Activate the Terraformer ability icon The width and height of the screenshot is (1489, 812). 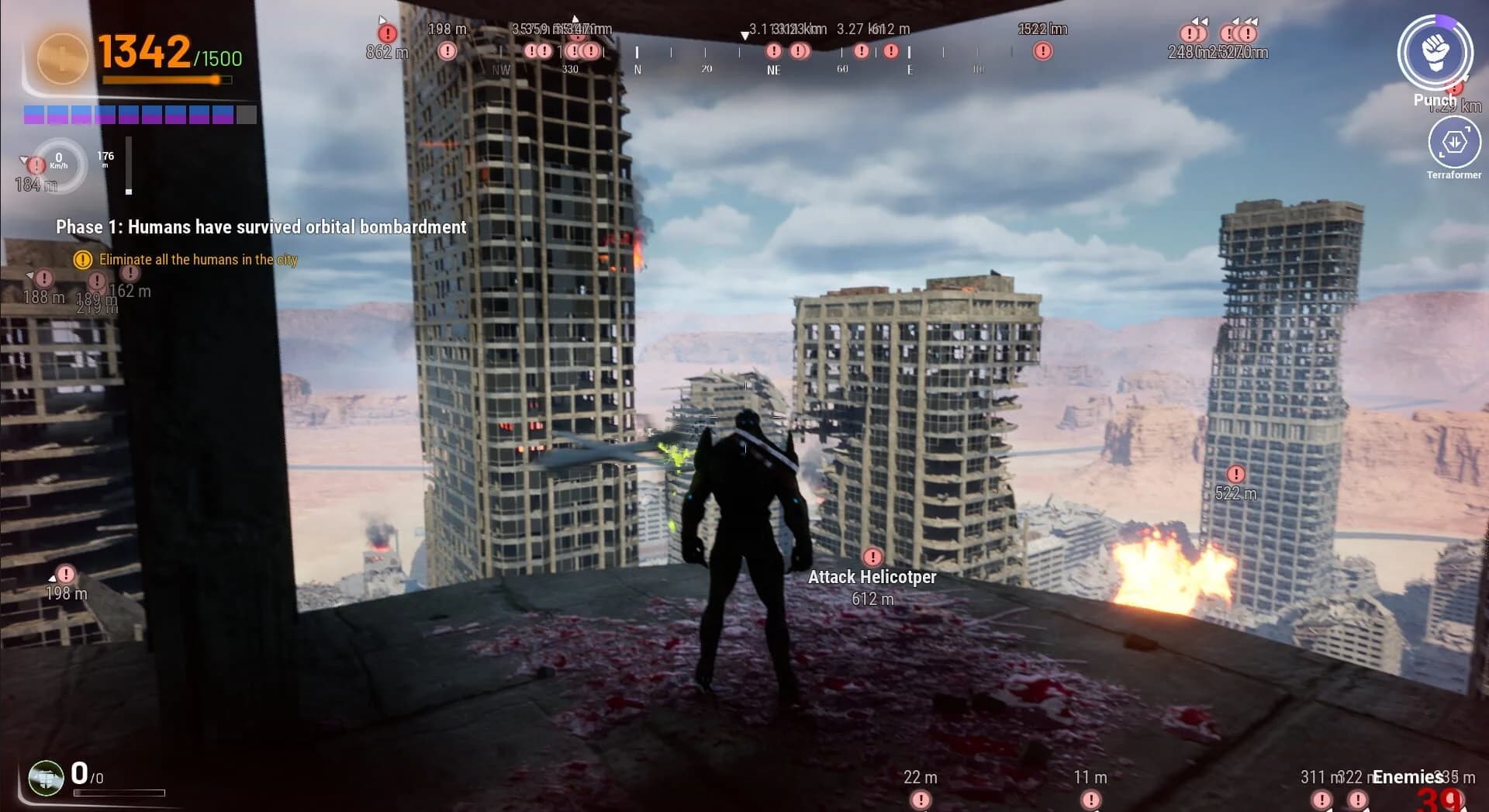click(x=1453, y=143)
